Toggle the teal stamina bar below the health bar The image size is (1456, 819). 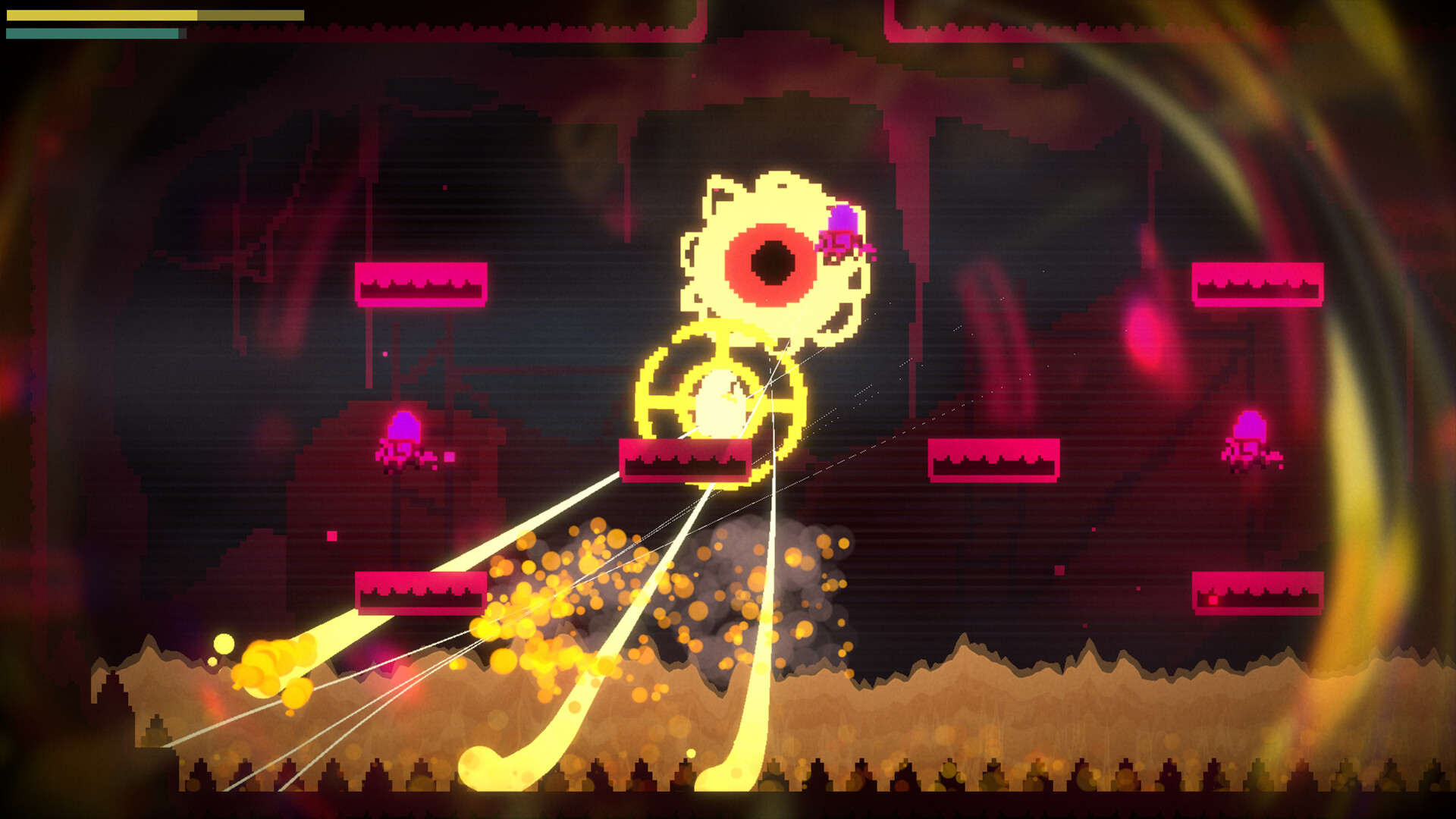[91, 33]
